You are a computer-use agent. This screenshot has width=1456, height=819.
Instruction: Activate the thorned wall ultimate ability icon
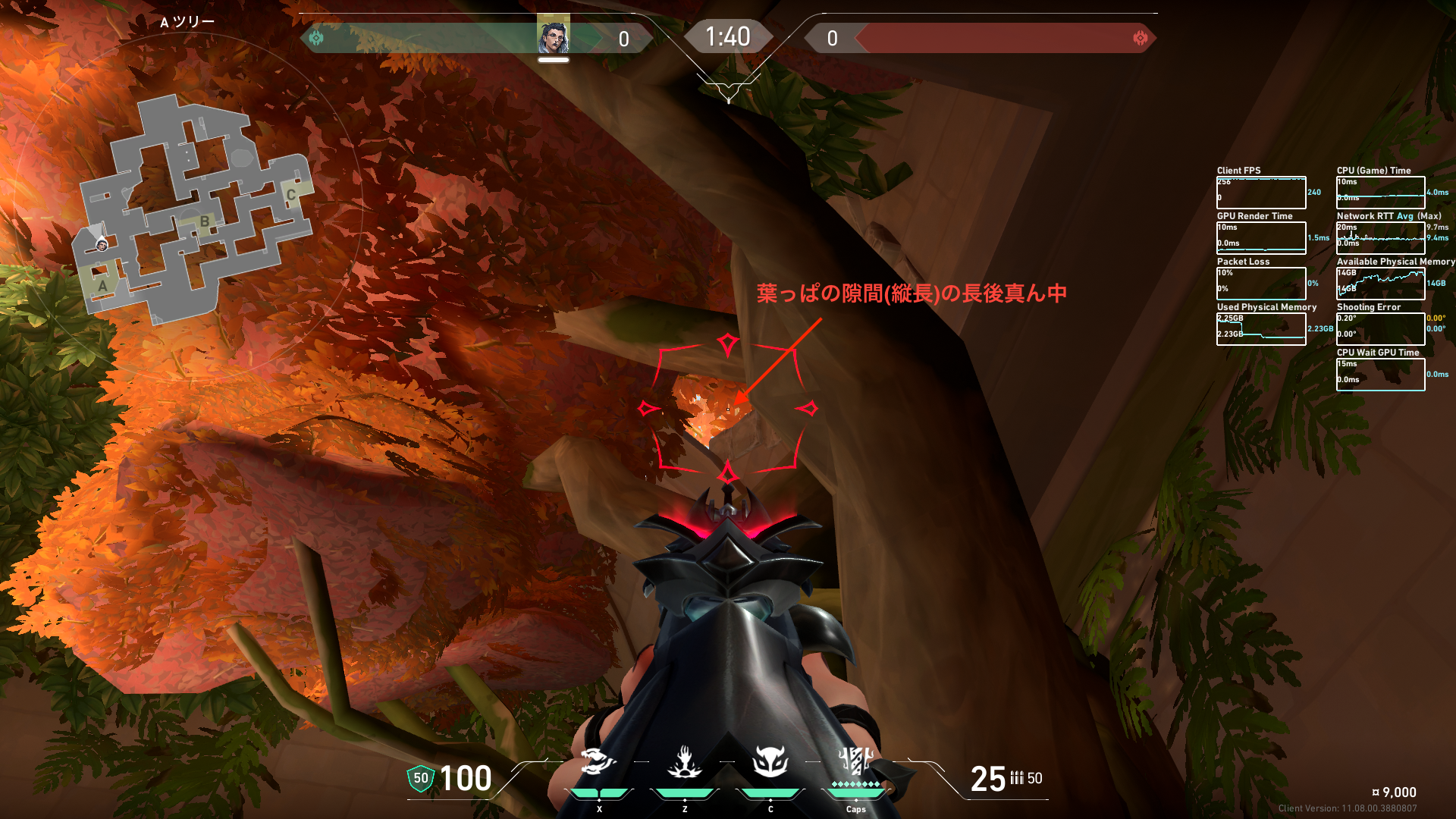(855, 761)
